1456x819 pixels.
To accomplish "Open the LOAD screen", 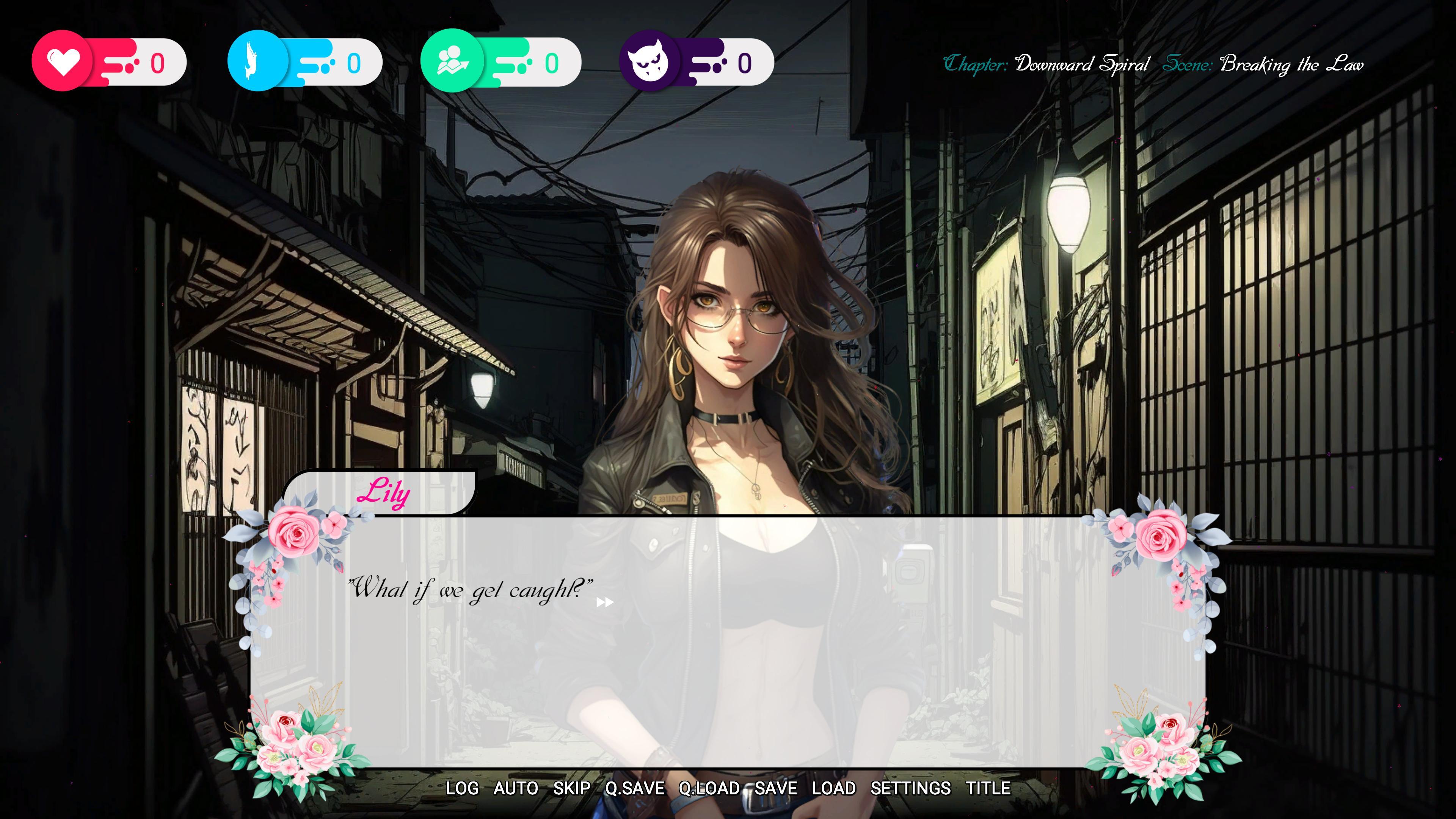I will [x=834, y=789].
